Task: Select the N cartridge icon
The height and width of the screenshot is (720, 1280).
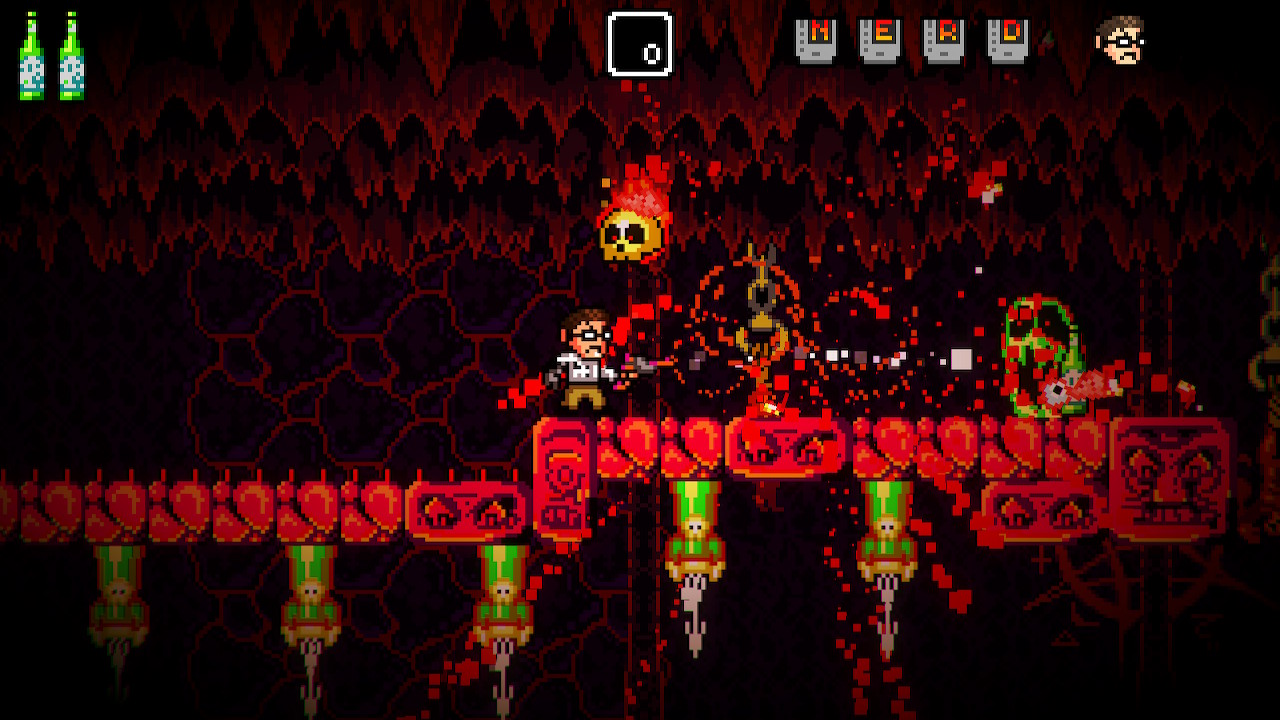Action: 816,41
